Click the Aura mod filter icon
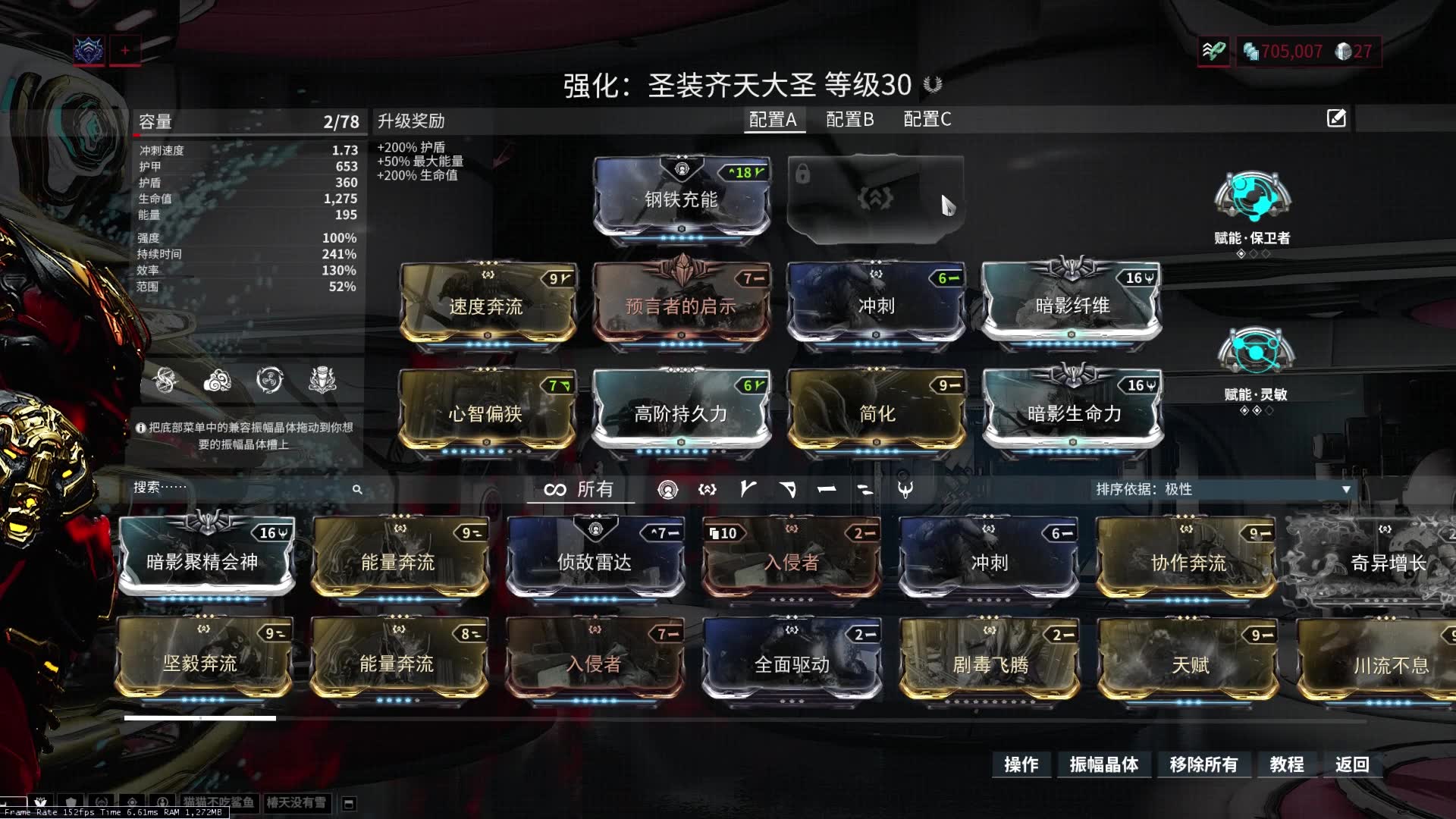The height and width of the screenshot is (819, 1456). 669,490
